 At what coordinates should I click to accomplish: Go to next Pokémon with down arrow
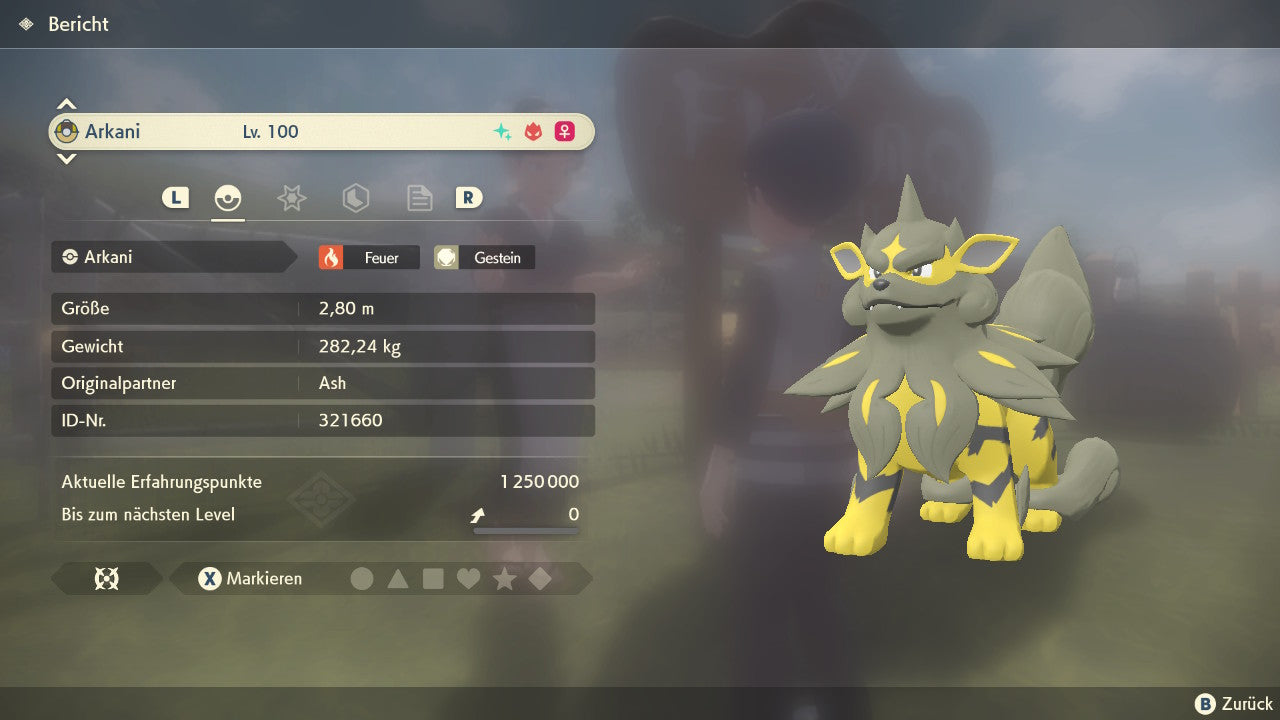(66, 158)
